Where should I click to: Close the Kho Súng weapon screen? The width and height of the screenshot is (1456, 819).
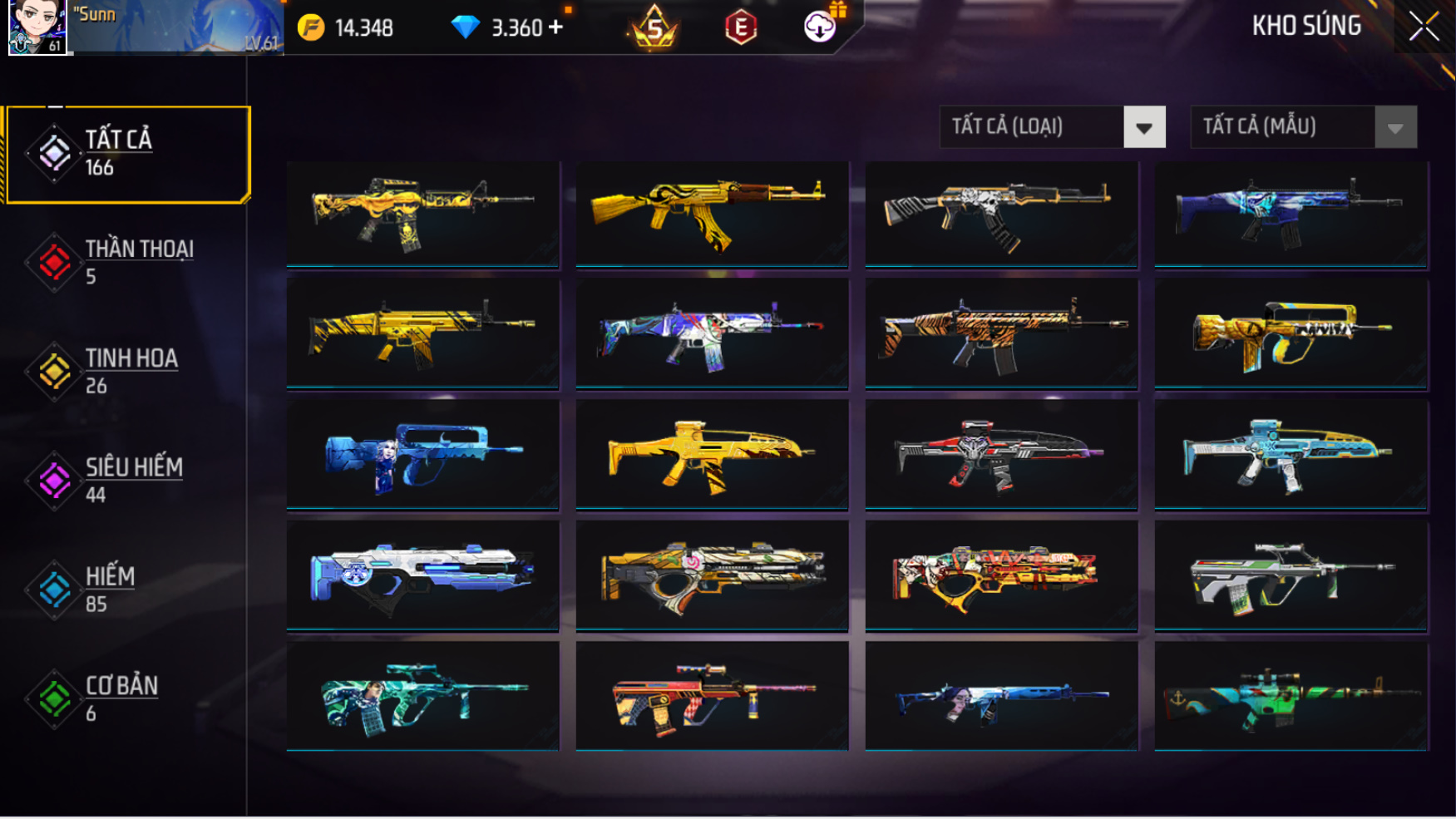(1424, 27)
